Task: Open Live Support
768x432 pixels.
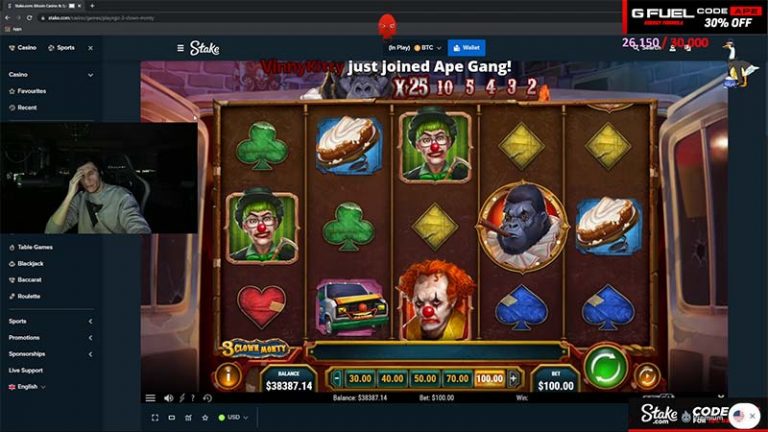Action: tap(26, 370)
